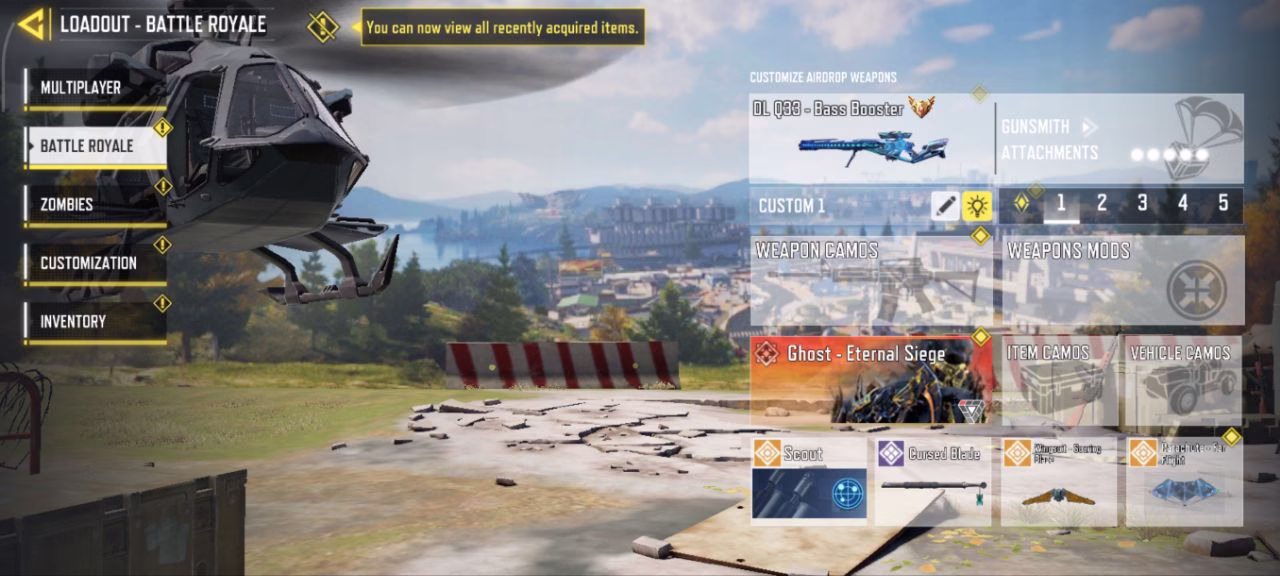
Task: Select the DL Q33 Bass Booster weapon
Action: (x=870, y=138)
